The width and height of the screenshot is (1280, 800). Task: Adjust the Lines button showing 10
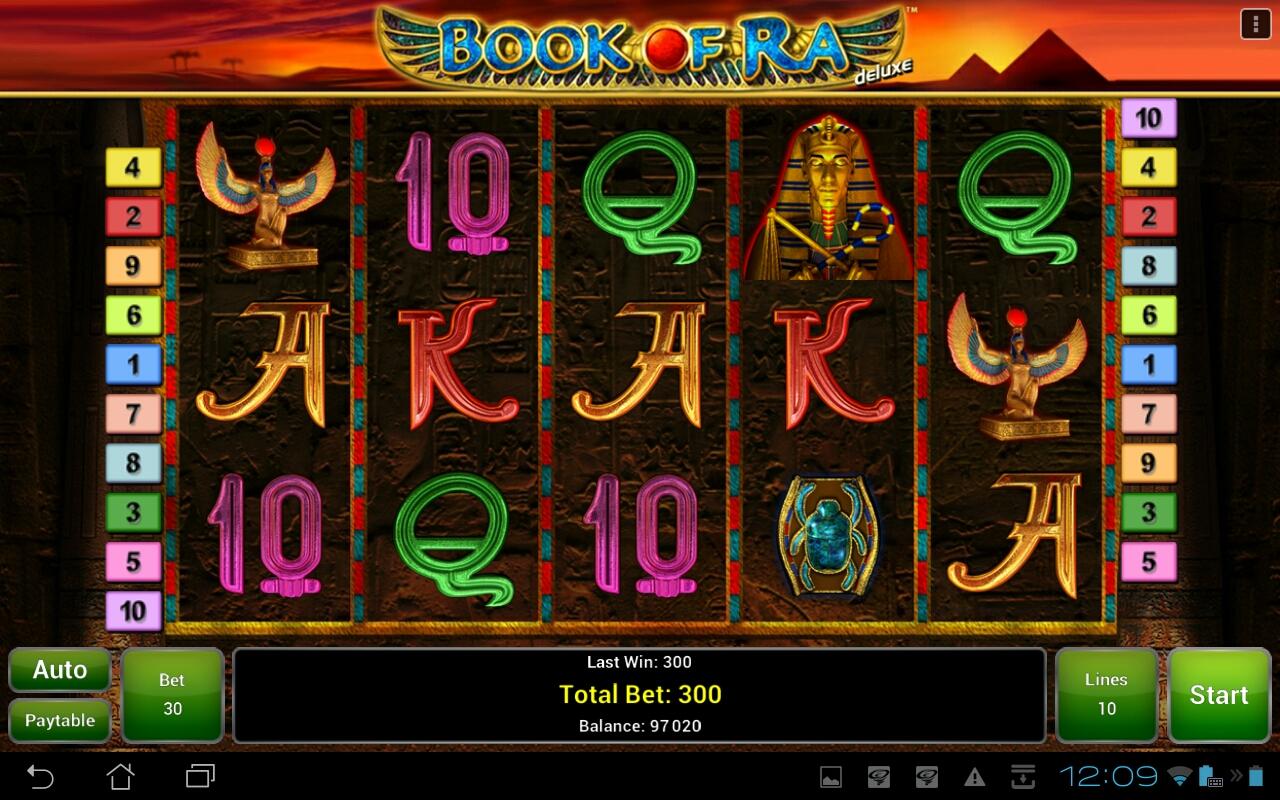coord(1106,695)
